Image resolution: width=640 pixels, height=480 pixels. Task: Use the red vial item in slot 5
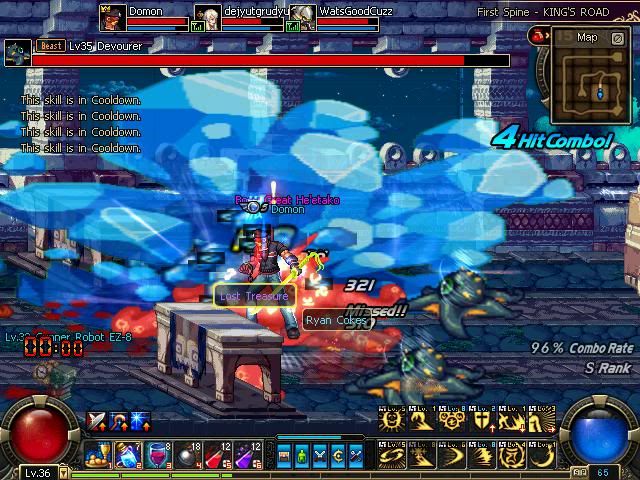218,455
